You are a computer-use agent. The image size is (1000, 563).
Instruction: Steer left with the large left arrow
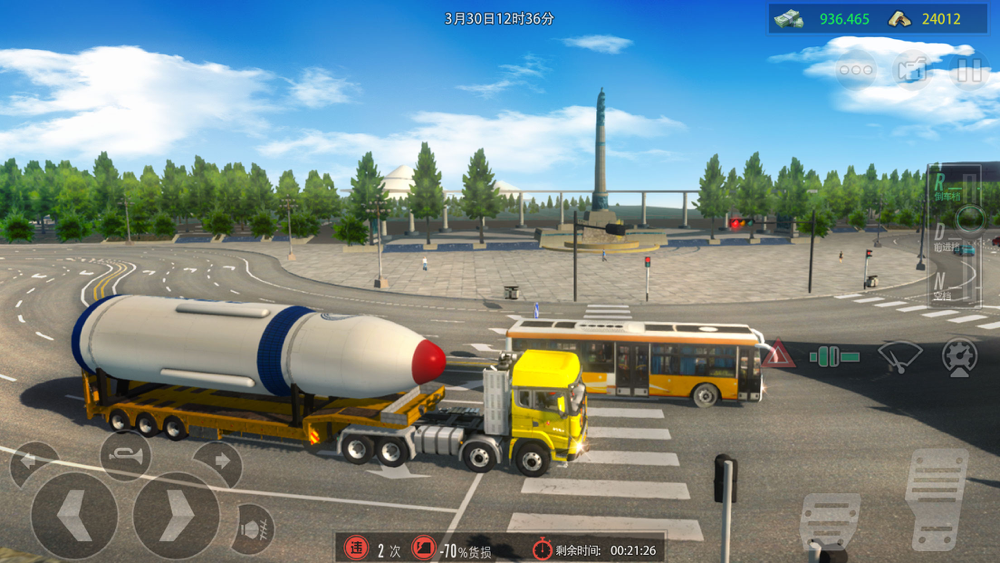(74, 515)
